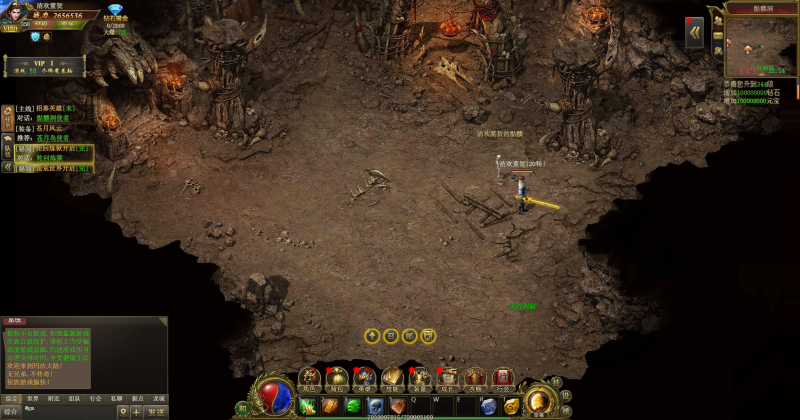Image resolution: width=800 pixels, height=420 pixels.
Task: Open the 钻石商会 diamond shop icon
Action: pos(115,11)
